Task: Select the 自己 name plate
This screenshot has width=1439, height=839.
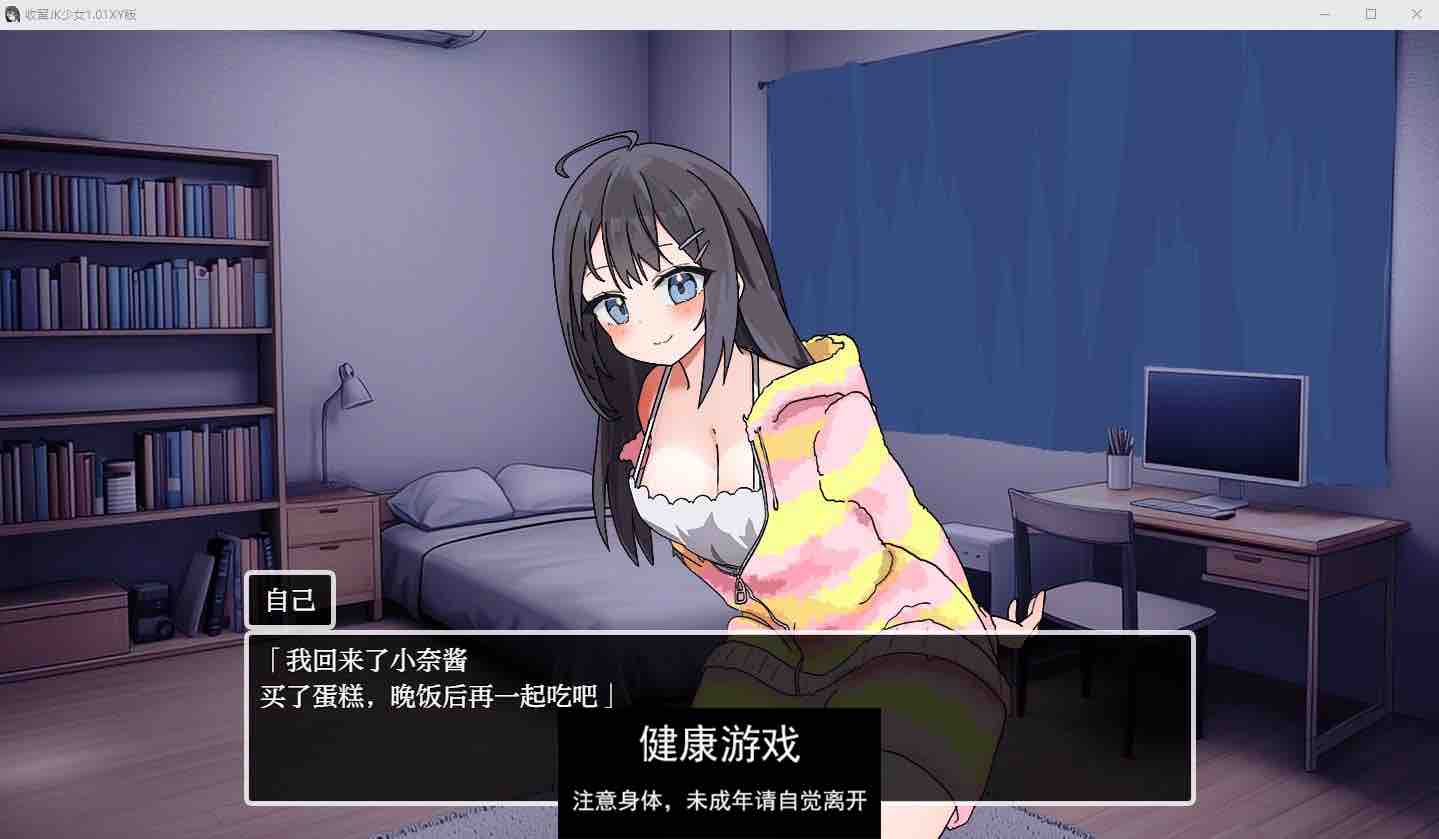Action: click(x=289, y=599)
